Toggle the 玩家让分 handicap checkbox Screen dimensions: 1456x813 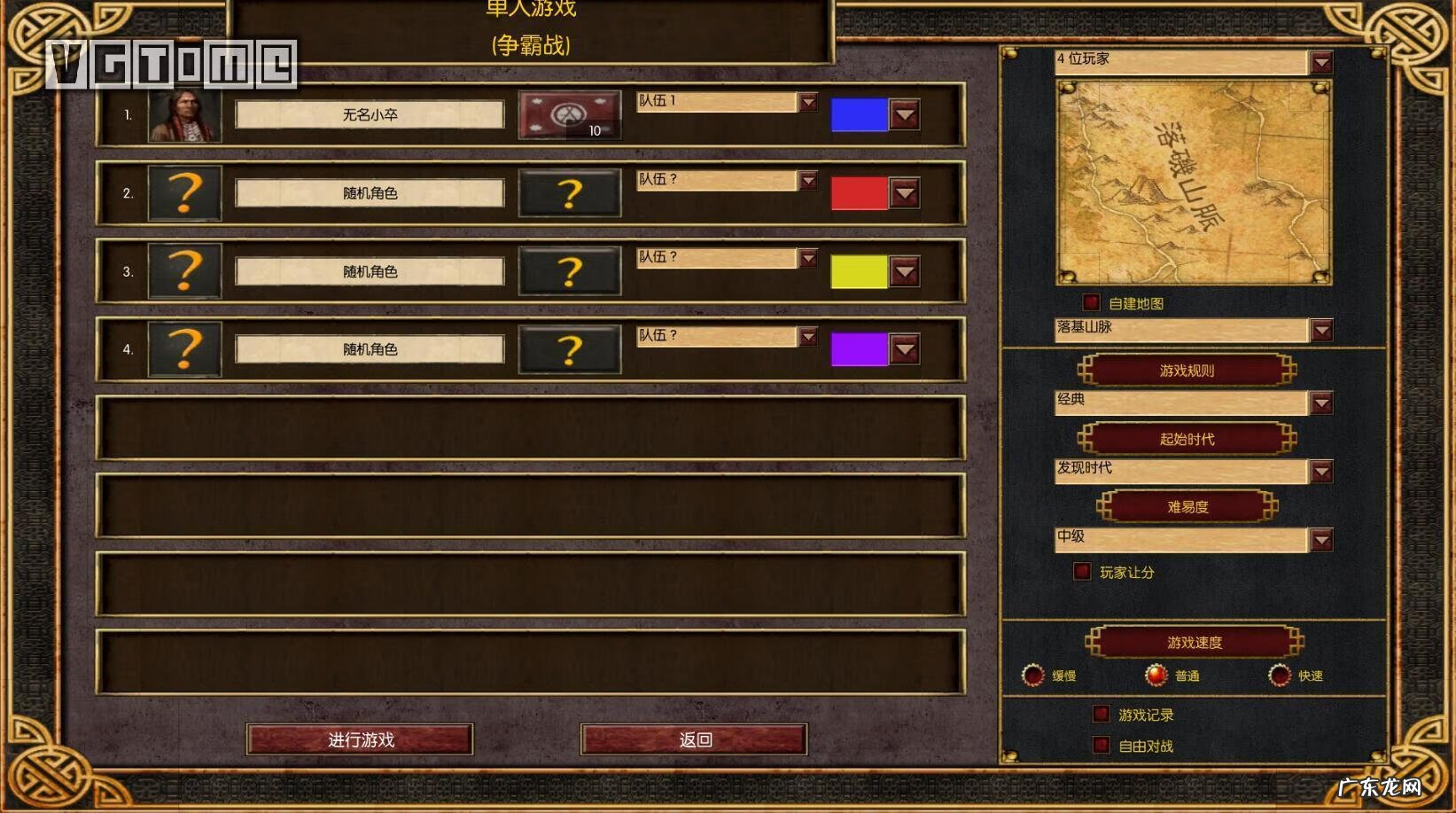pyautogui.click(x=1082, y=571)
